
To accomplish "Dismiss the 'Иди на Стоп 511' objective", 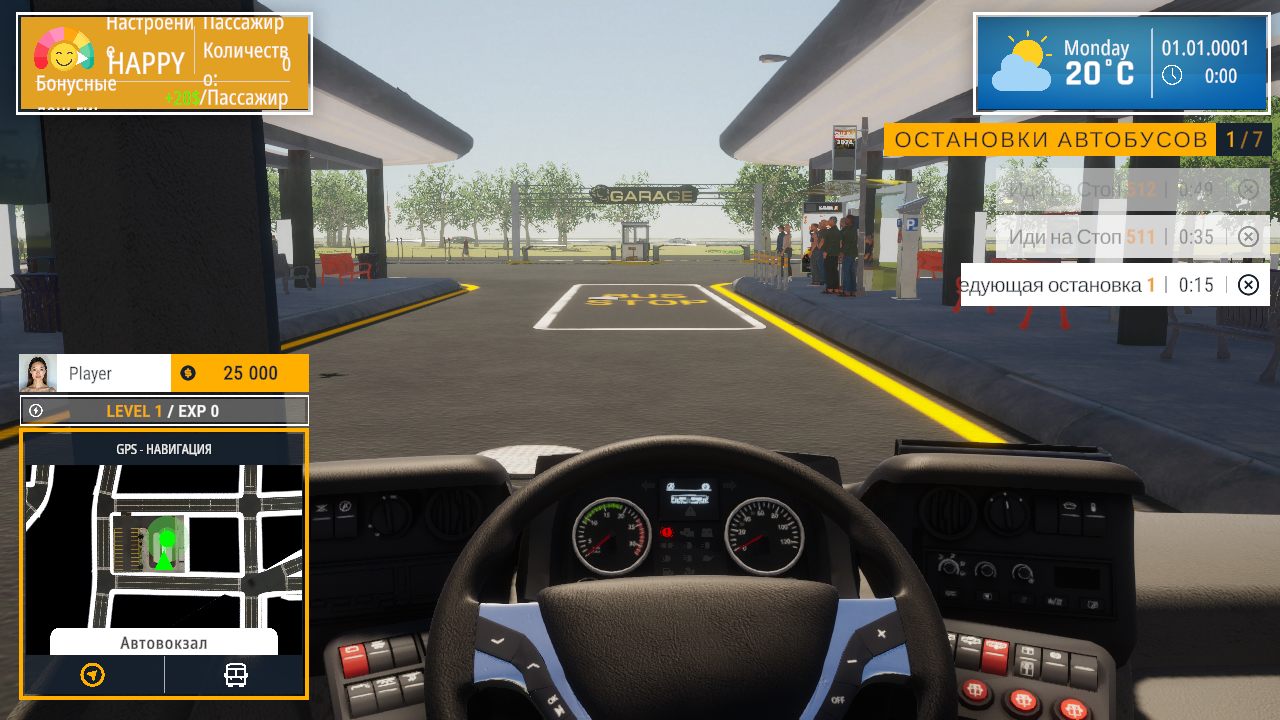I will pos(1248,236).
